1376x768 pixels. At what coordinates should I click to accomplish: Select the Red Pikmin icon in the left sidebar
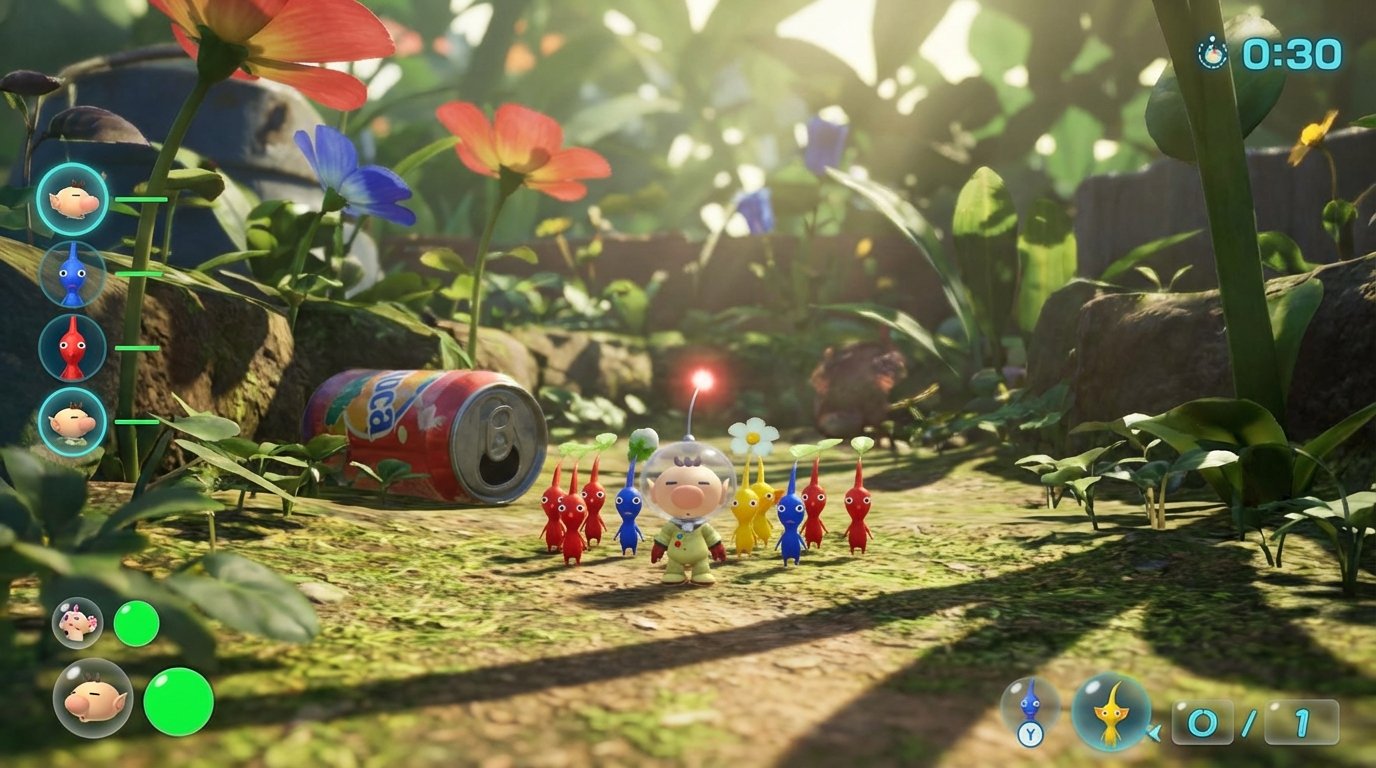tap(74, 350)
